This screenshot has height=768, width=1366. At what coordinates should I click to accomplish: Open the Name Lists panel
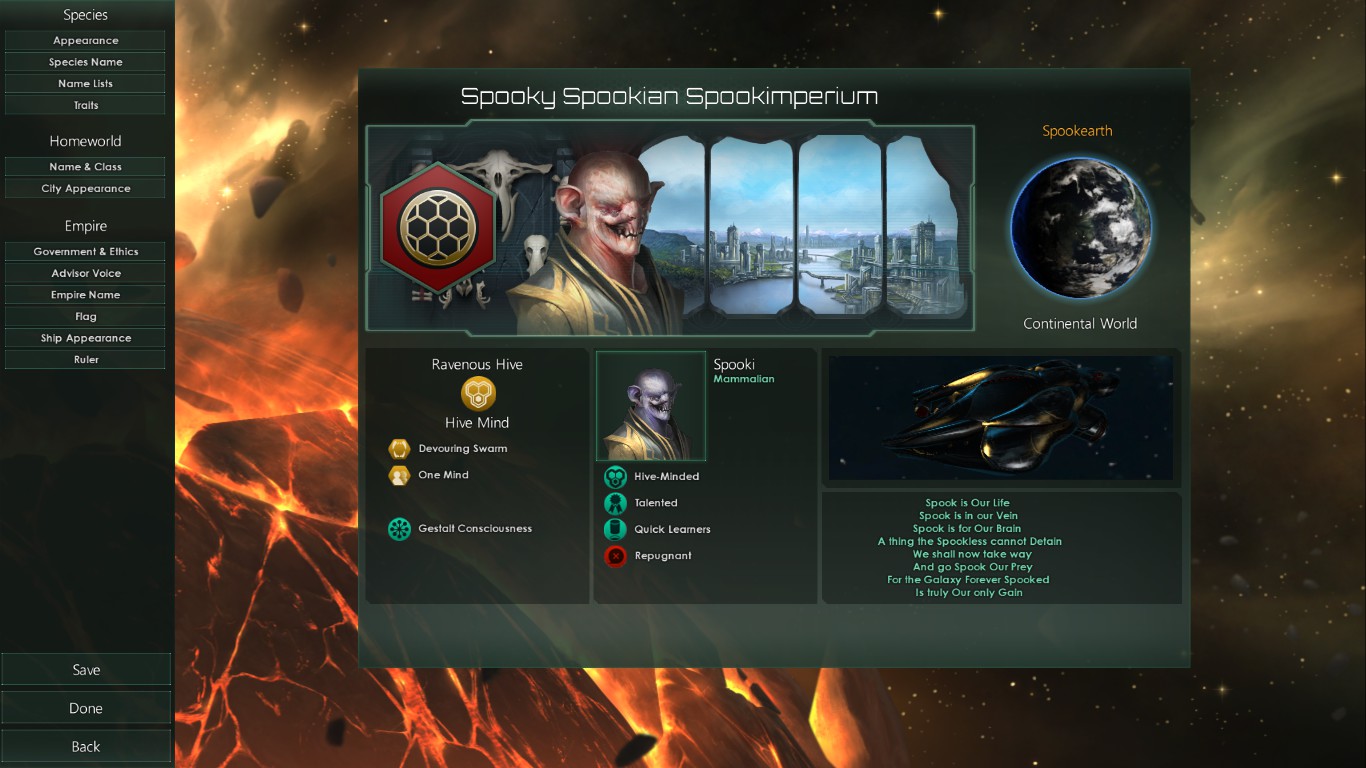tap(85, 82)
